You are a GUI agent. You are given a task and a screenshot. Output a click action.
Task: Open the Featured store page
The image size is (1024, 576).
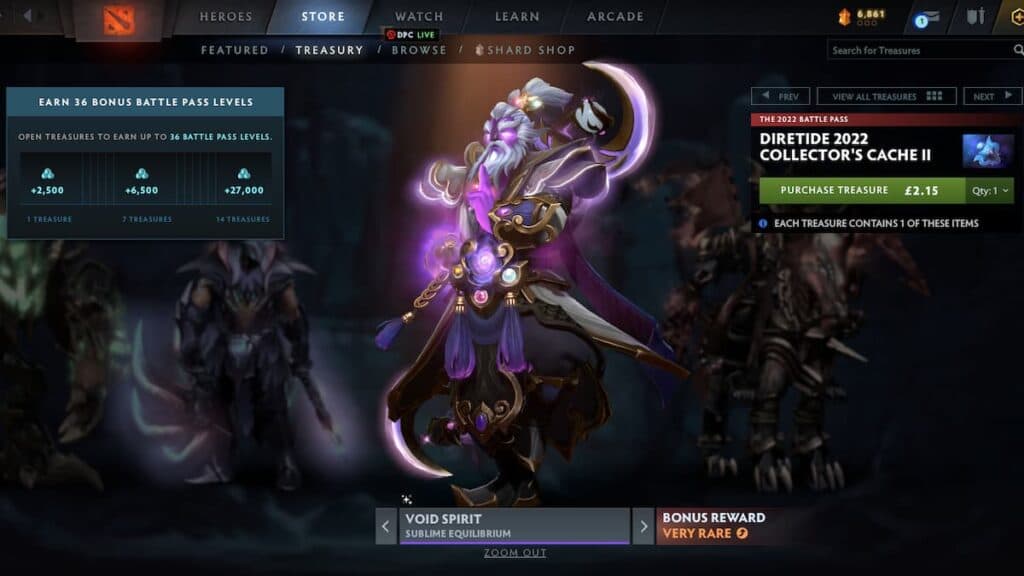234,50
